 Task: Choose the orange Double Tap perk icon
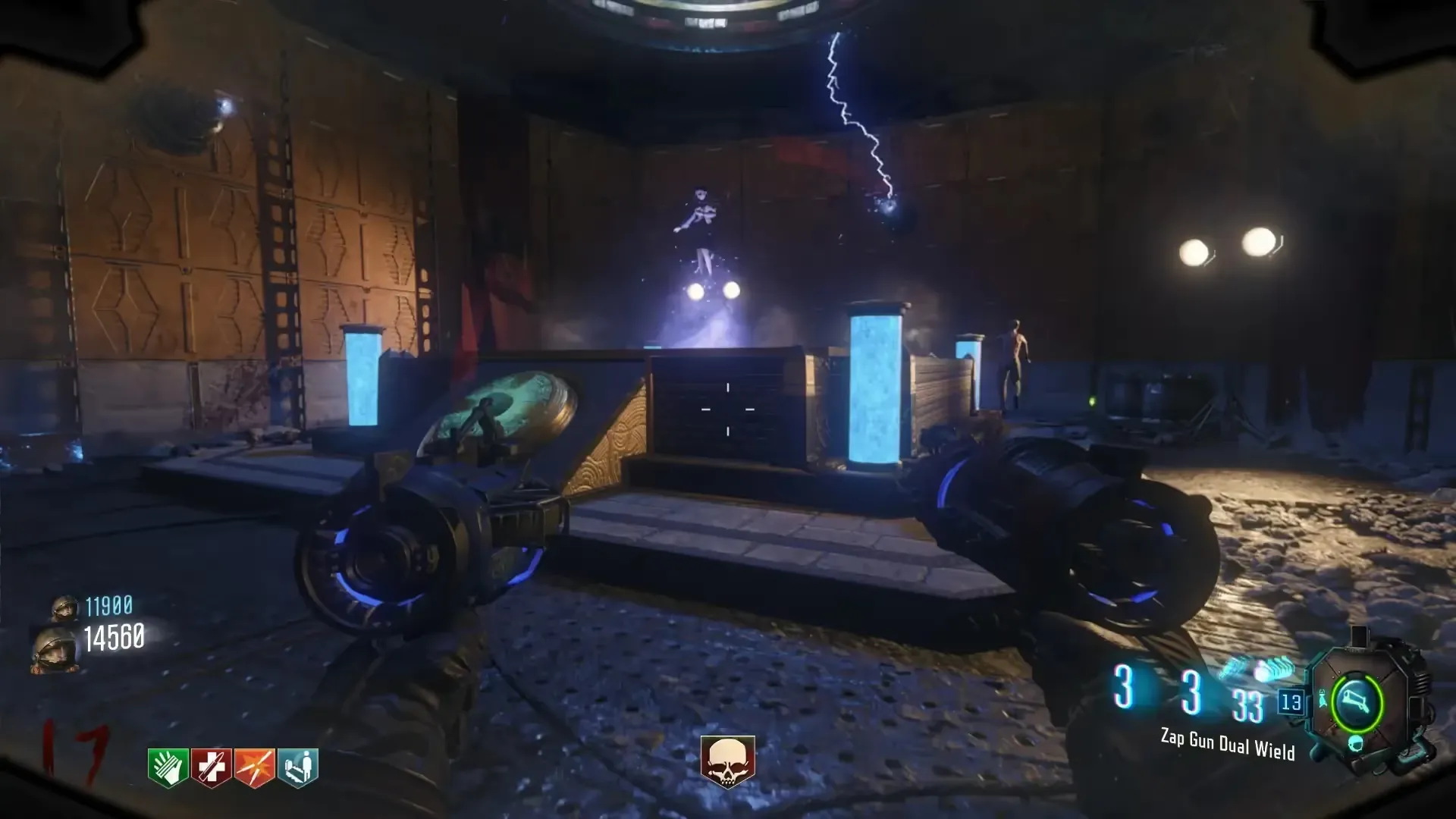click(x=254, y=767)
